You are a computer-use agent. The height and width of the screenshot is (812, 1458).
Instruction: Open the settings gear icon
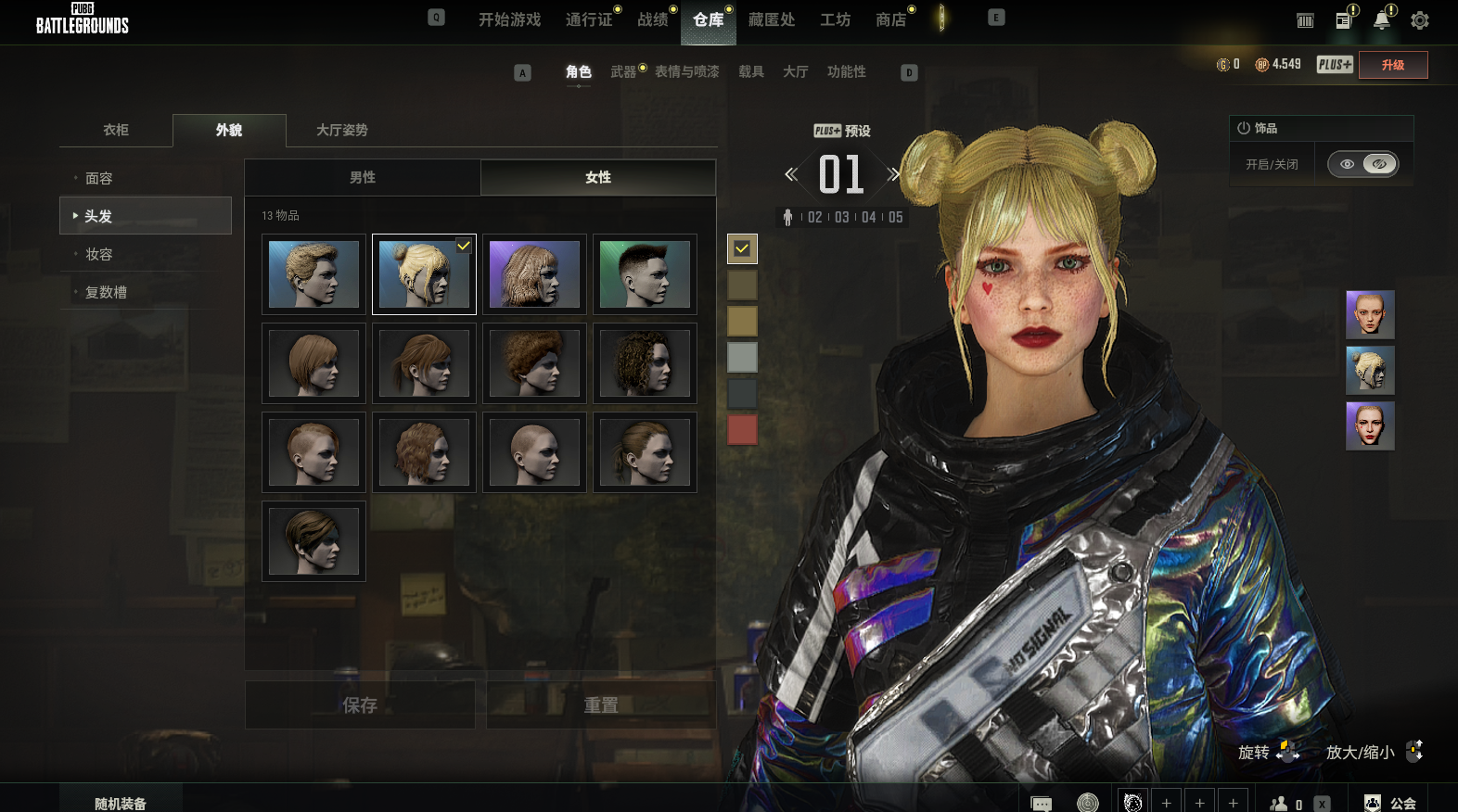pos(1419,20)
